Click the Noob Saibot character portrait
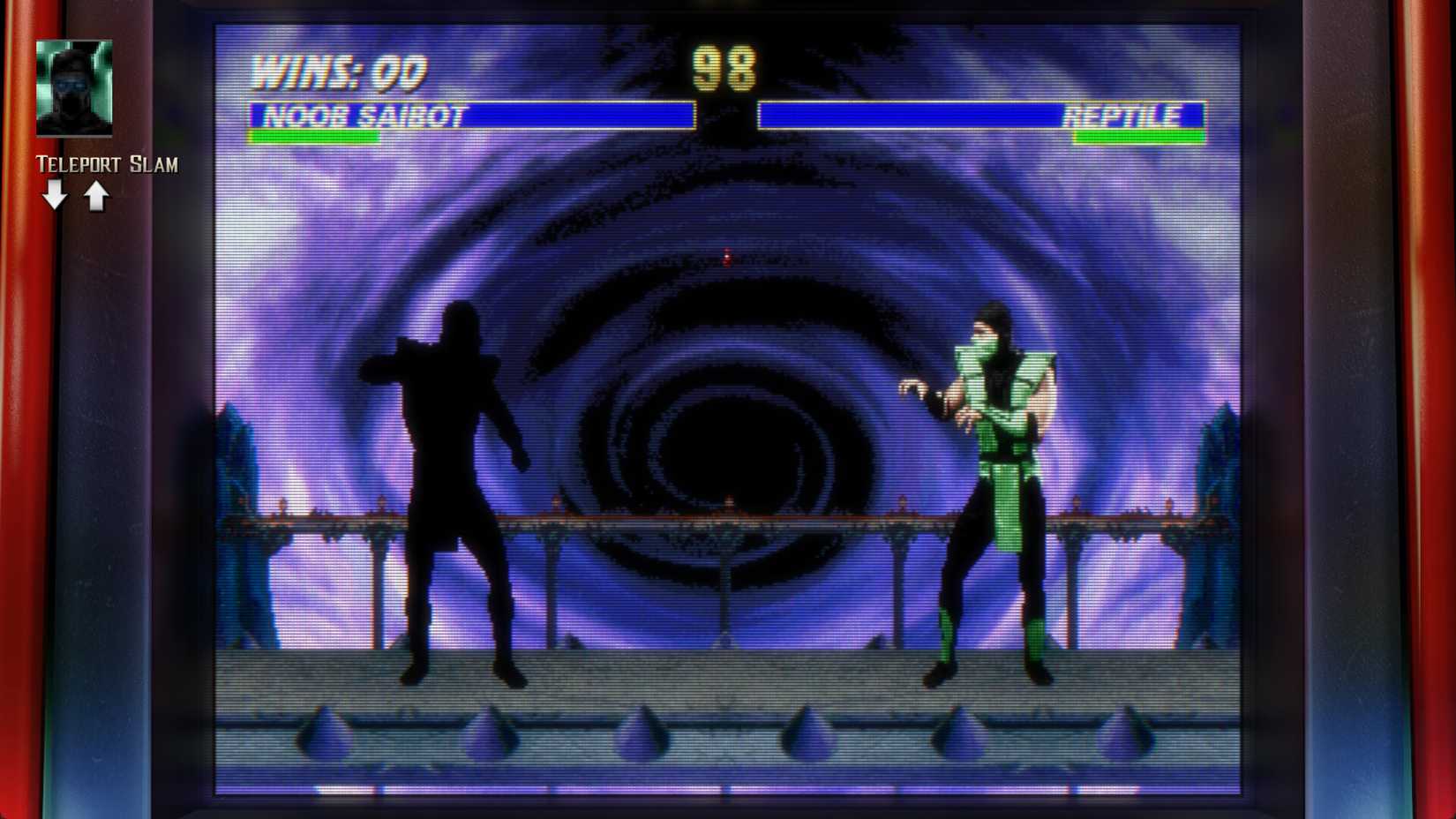 tap(74, 88)
